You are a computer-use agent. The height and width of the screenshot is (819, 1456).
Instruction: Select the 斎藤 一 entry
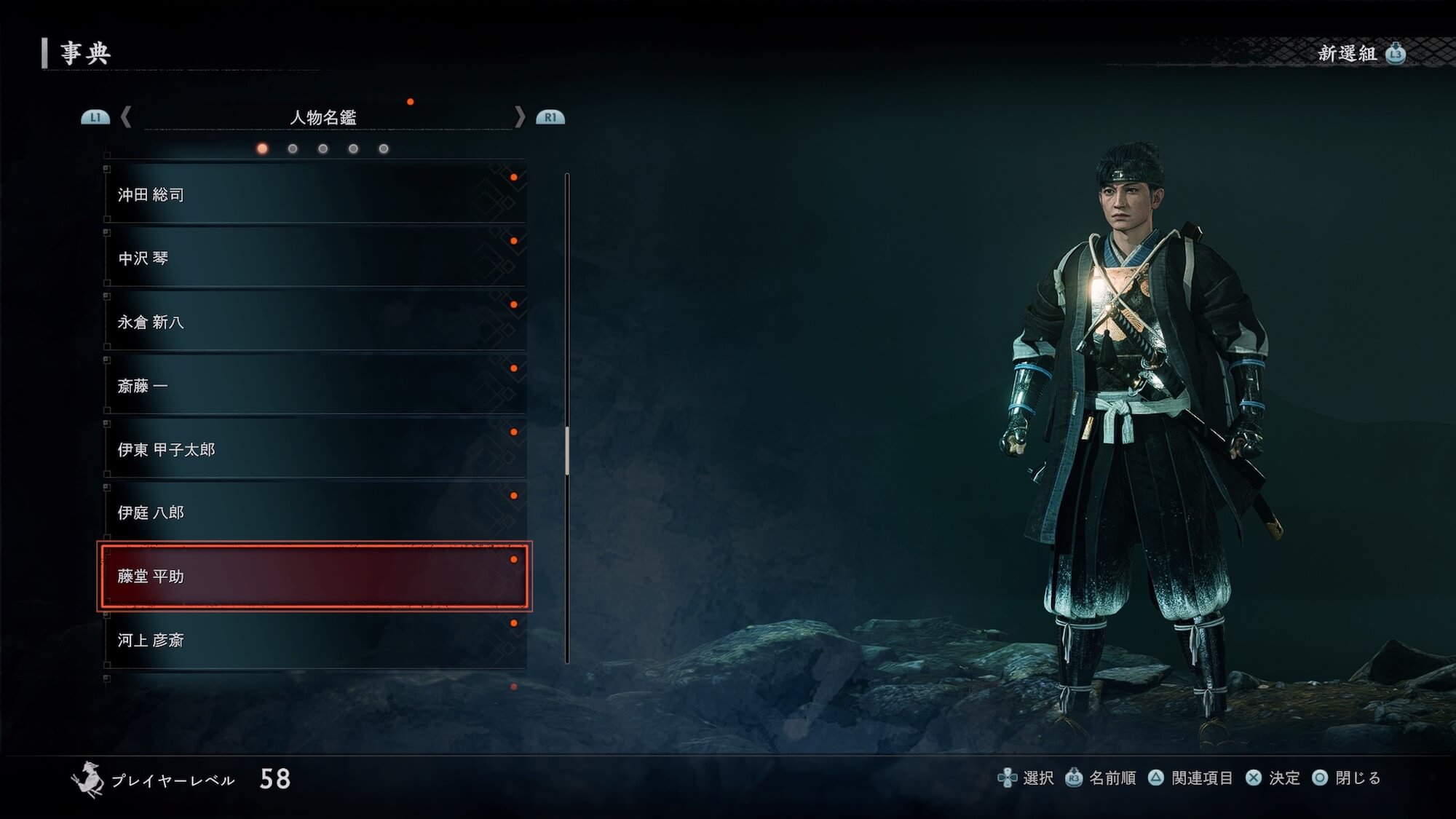click(x=314, y=385)
